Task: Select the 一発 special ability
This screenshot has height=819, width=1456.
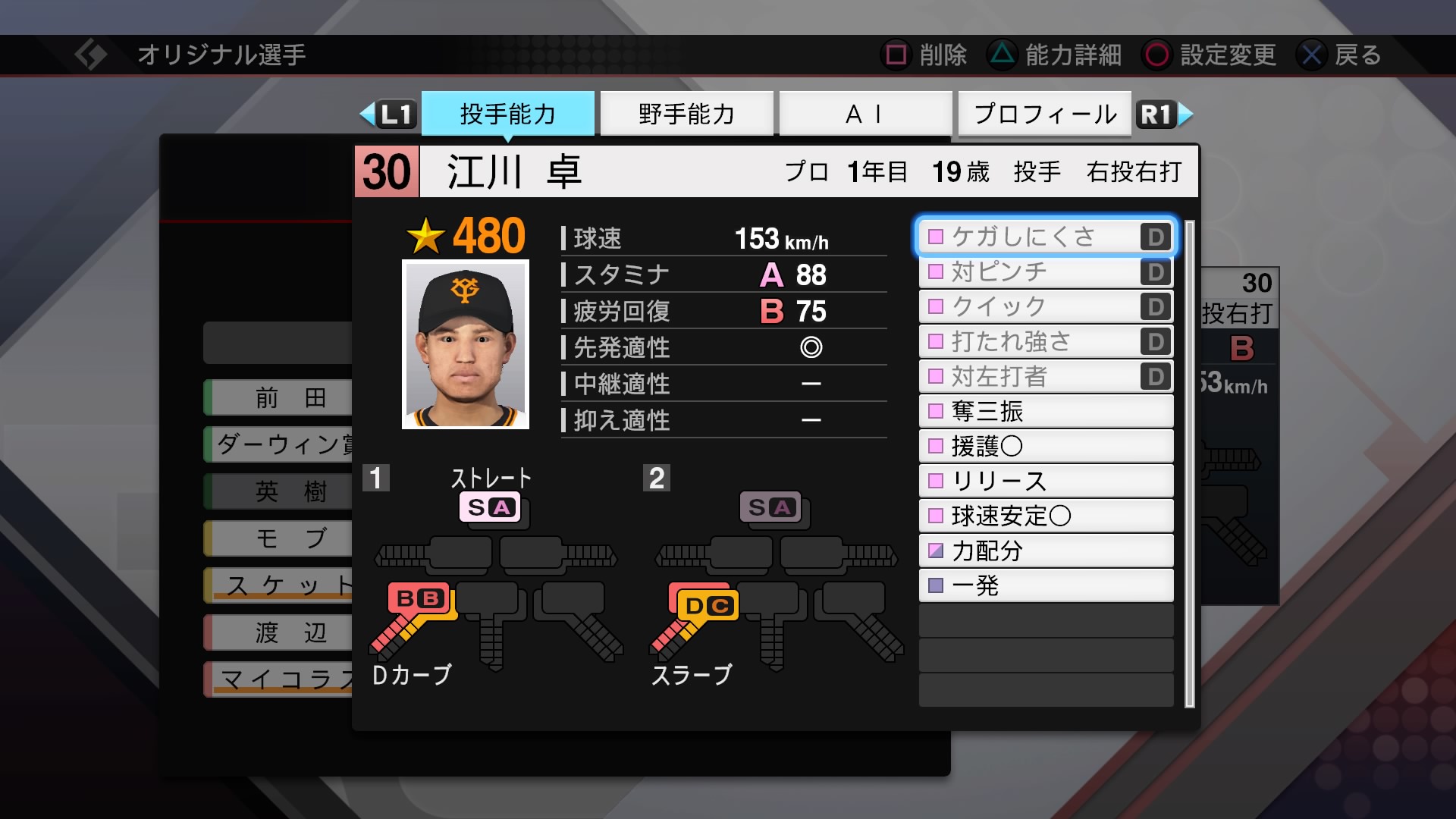Action: point(1045,585)
